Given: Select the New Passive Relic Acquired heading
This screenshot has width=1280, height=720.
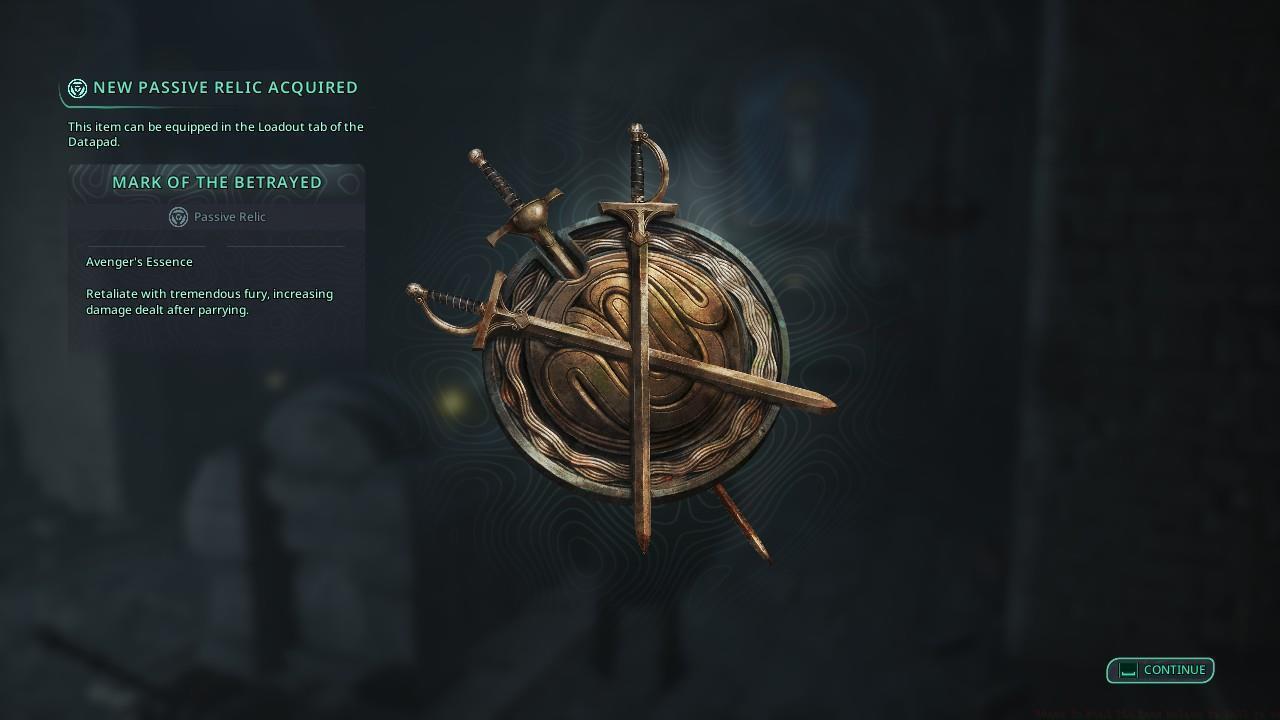Looking at the screenshot, I should pos(224,87).
